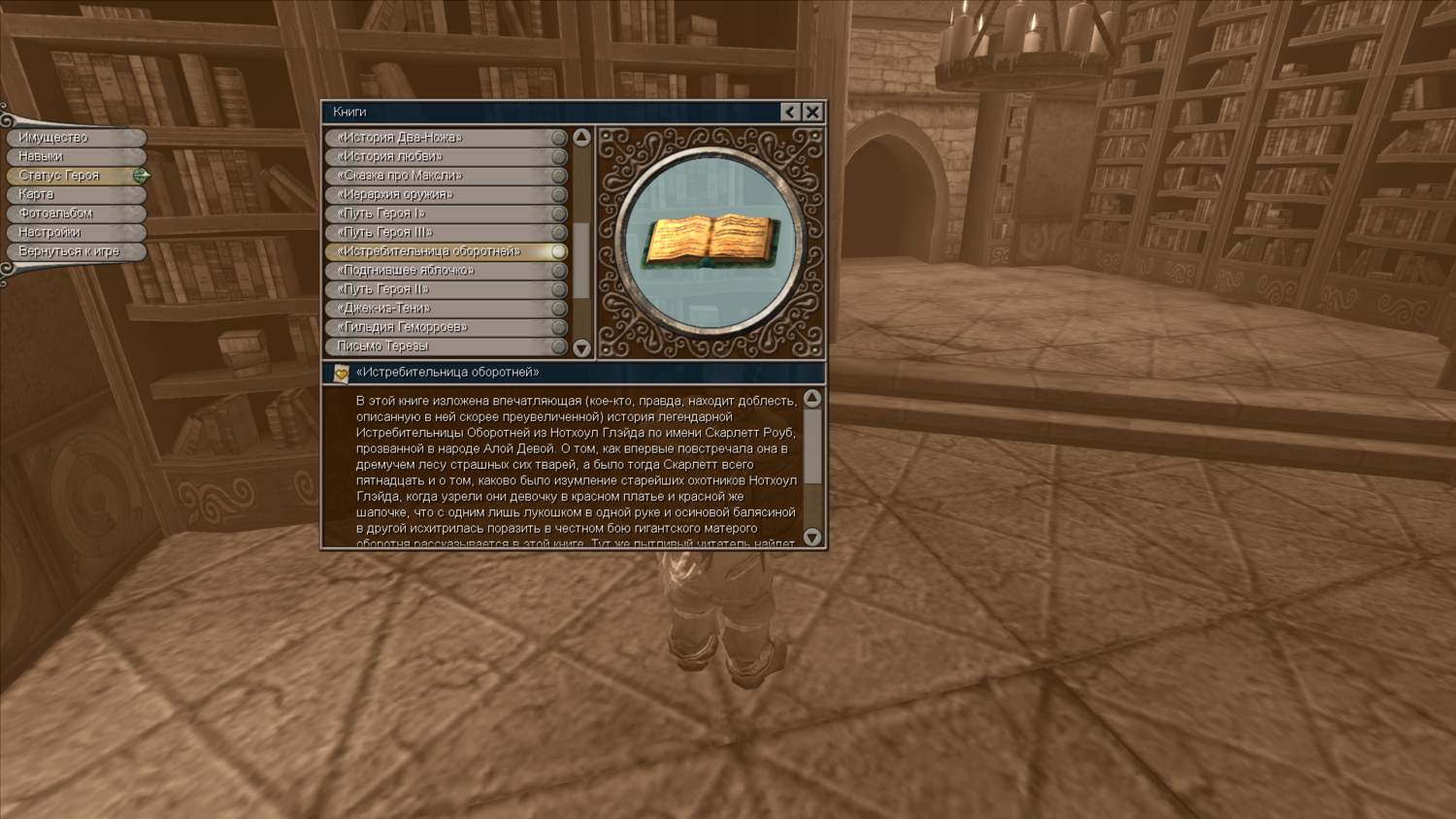This screenshot has width=1456, height=819.
Task: Click the back arrow in Книги header
Action: [790, 112]
